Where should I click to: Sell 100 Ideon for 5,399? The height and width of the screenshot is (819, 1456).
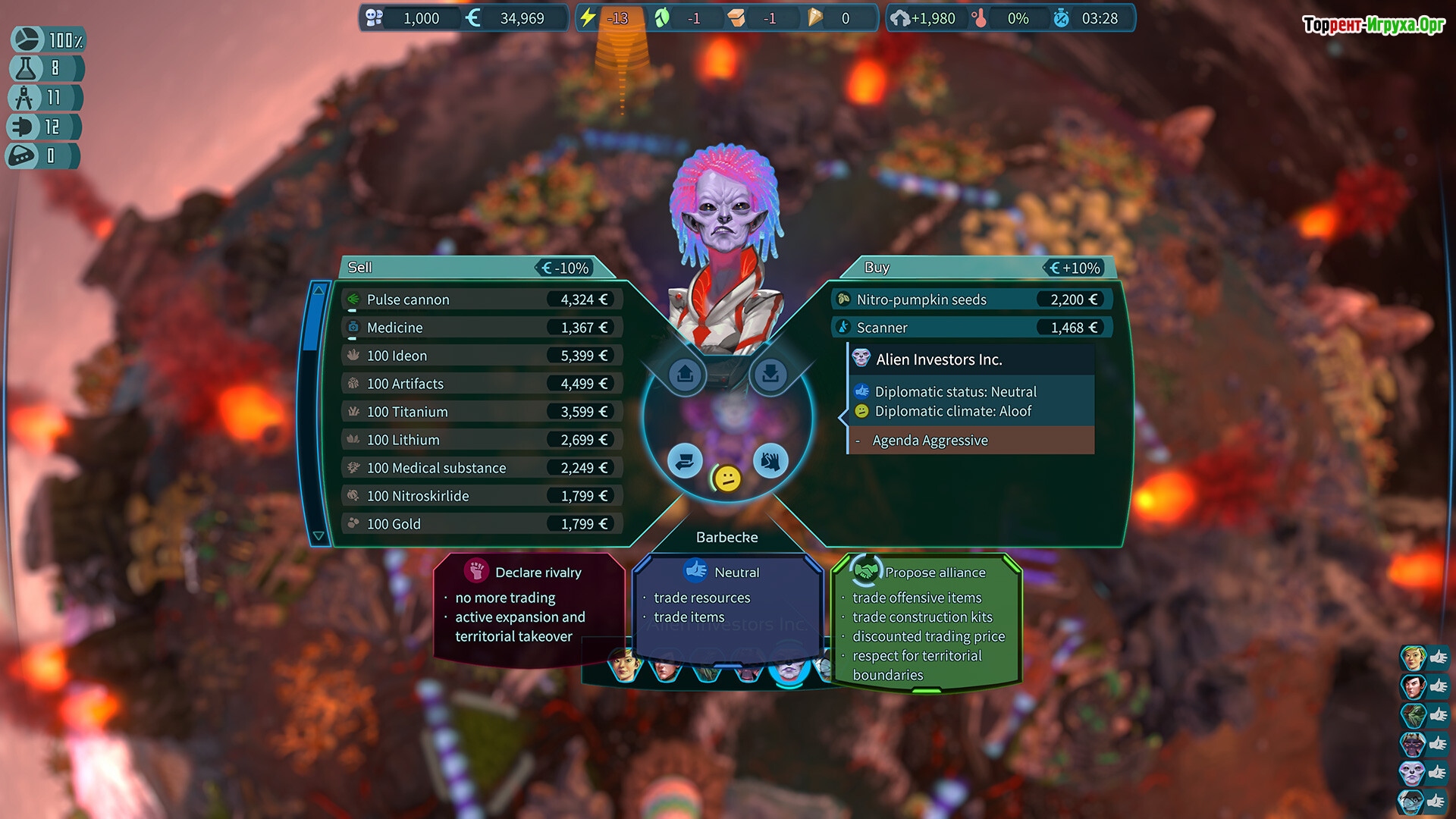pyautogui.click(x=482, y=356)
